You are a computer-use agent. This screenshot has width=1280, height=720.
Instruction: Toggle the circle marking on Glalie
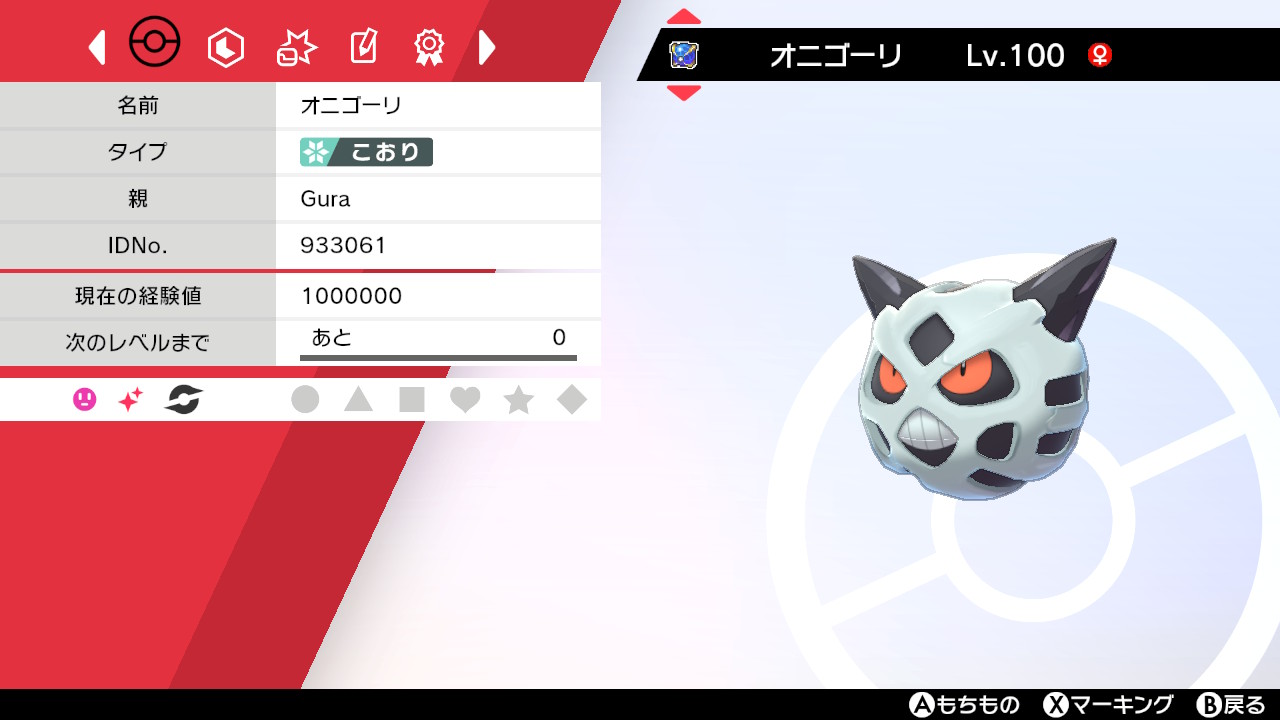[x=306, y=398]
